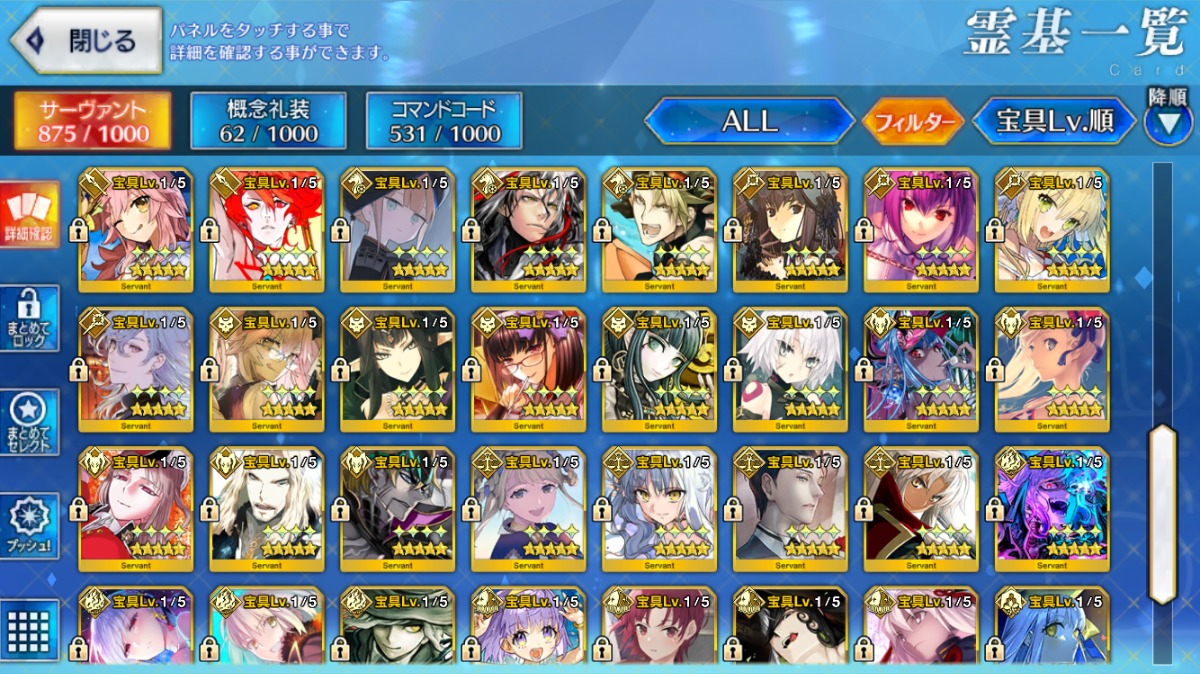Change the 宝具Lv.順 sort order
Viewport: 1200px width, 674px height.
point(1055,122)
